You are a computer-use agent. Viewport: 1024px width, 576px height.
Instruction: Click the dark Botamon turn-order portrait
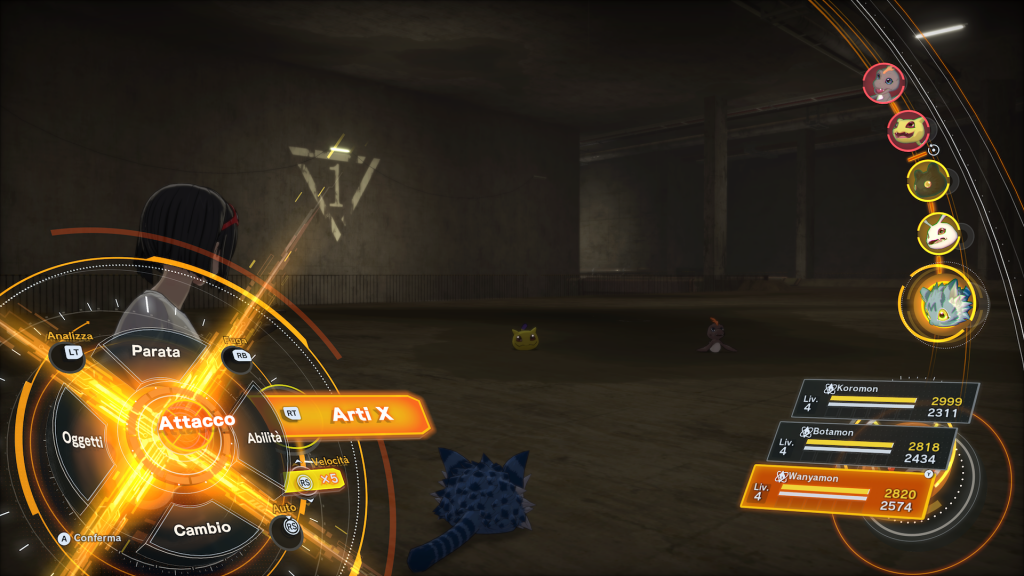tap(926, 182)
